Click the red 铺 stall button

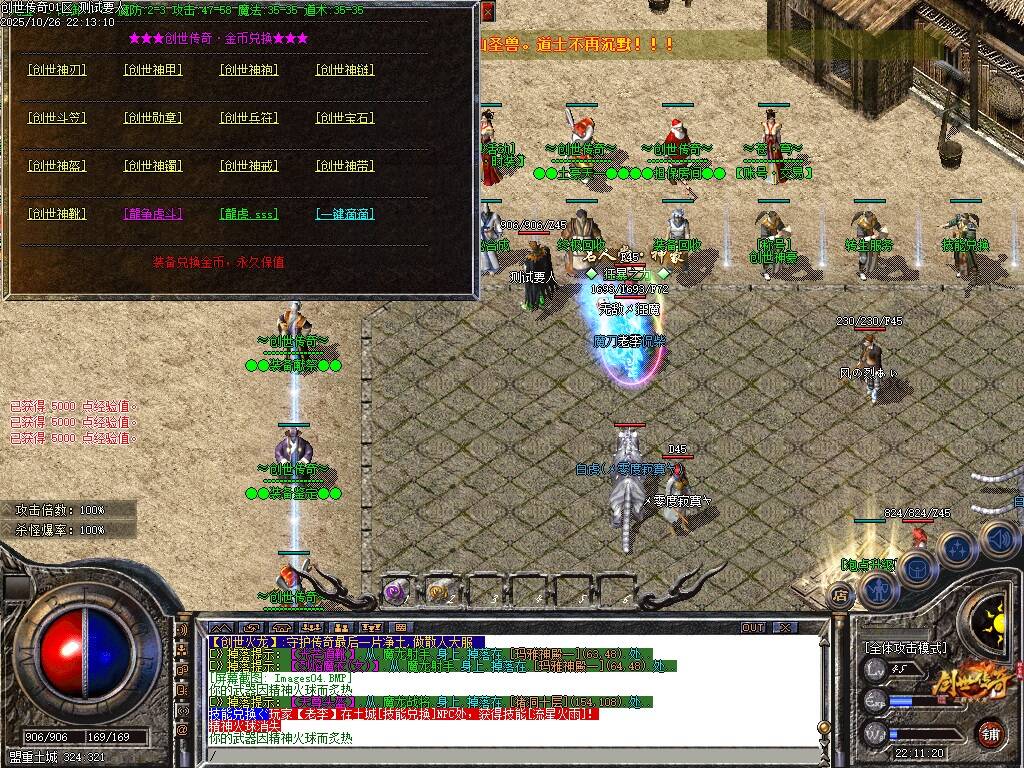[x=991, y=733]
